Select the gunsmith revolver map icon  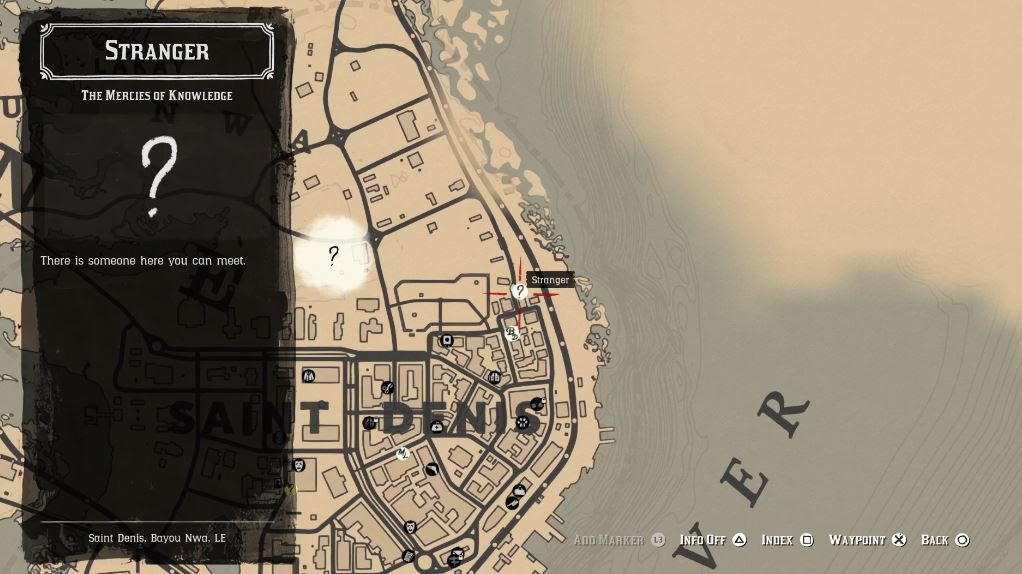point(433,468)
